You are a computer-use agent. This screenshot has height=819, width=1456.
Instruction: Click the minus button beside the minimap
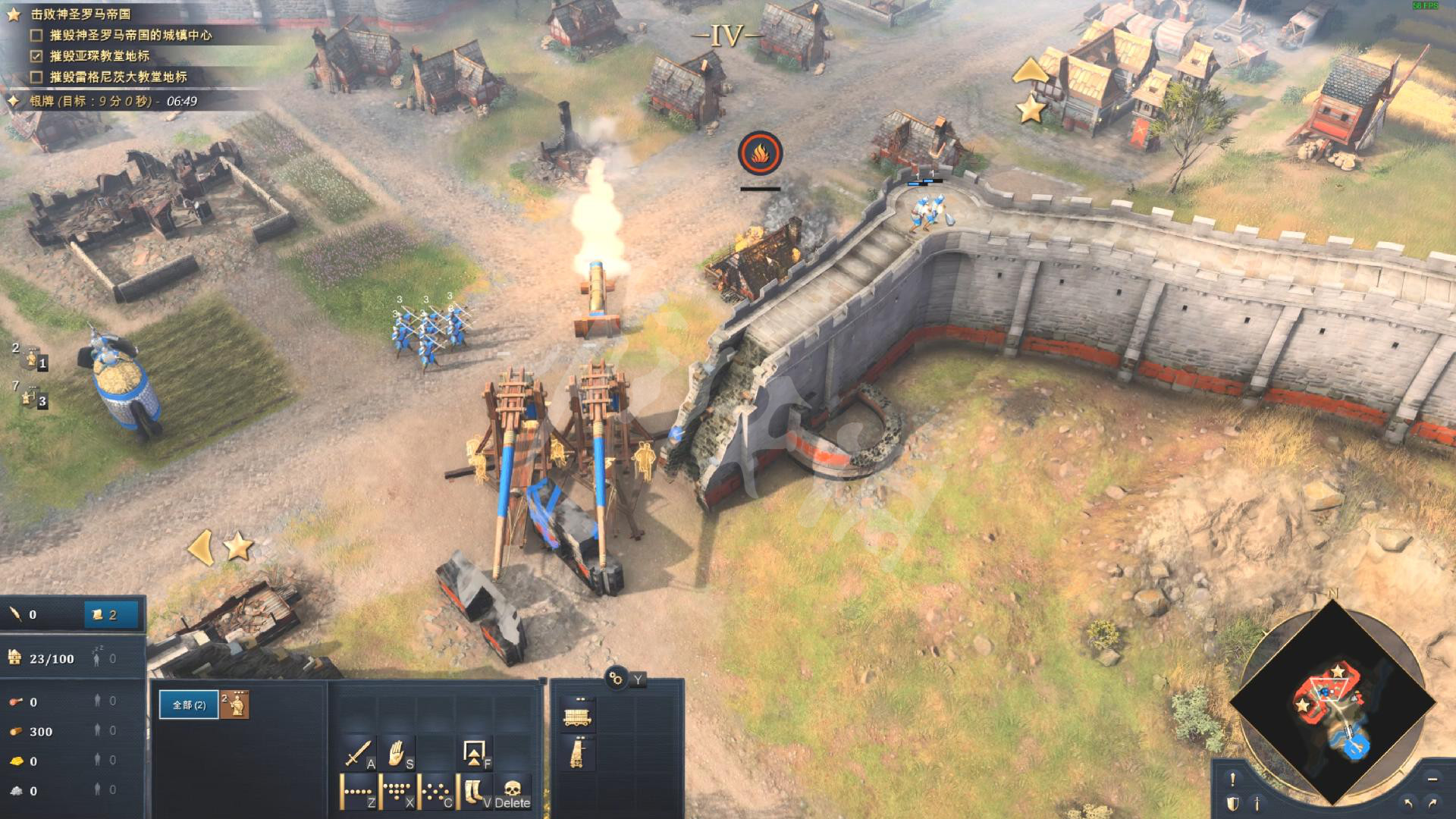click(1432, 779)
